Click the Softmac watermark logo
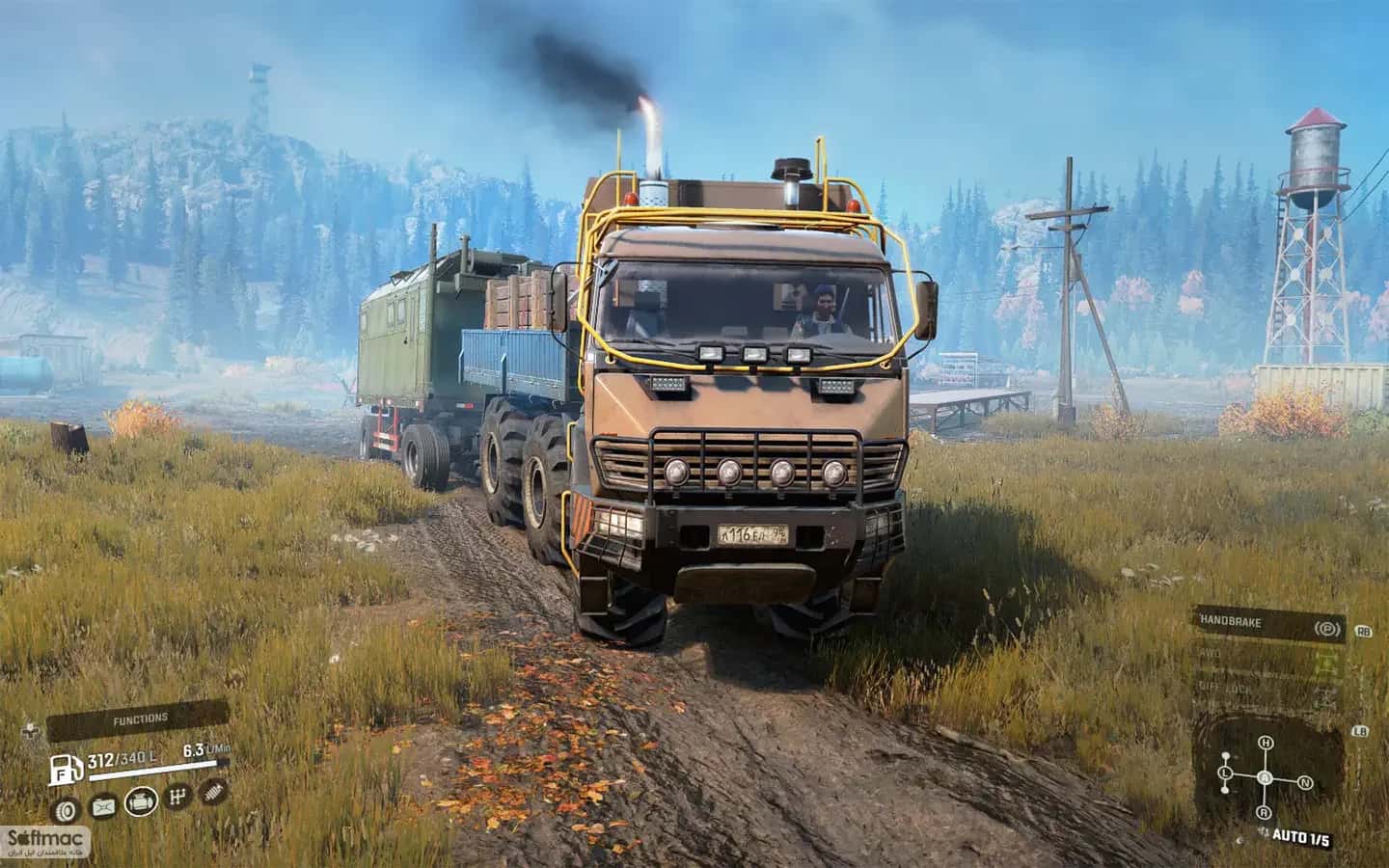Image resolution: width=1389 pixels, height=868 pixels. coord(46,842)
